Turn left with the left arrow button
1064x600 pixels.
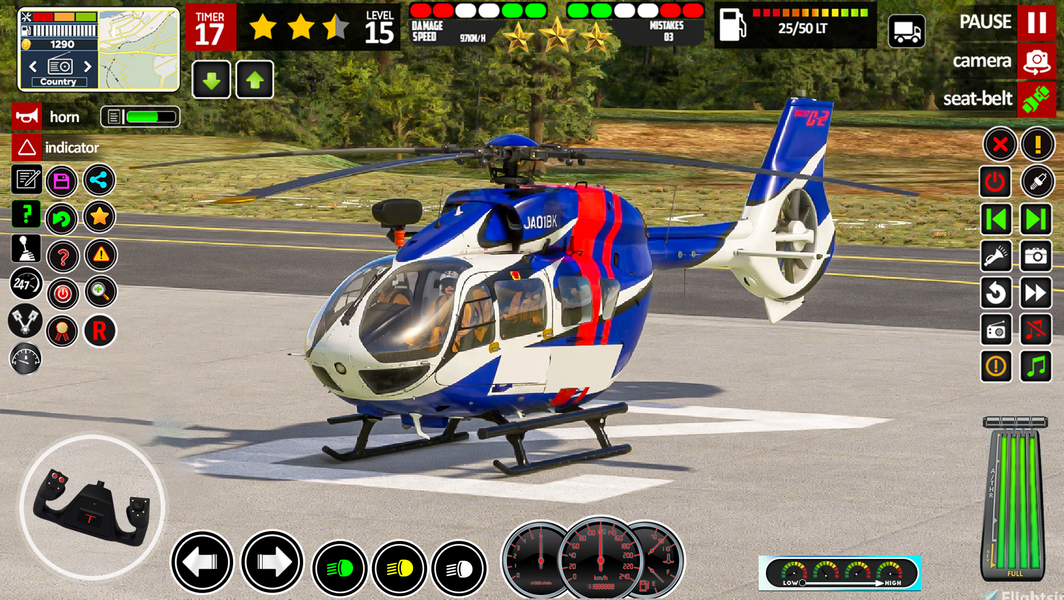pos(201,562)
